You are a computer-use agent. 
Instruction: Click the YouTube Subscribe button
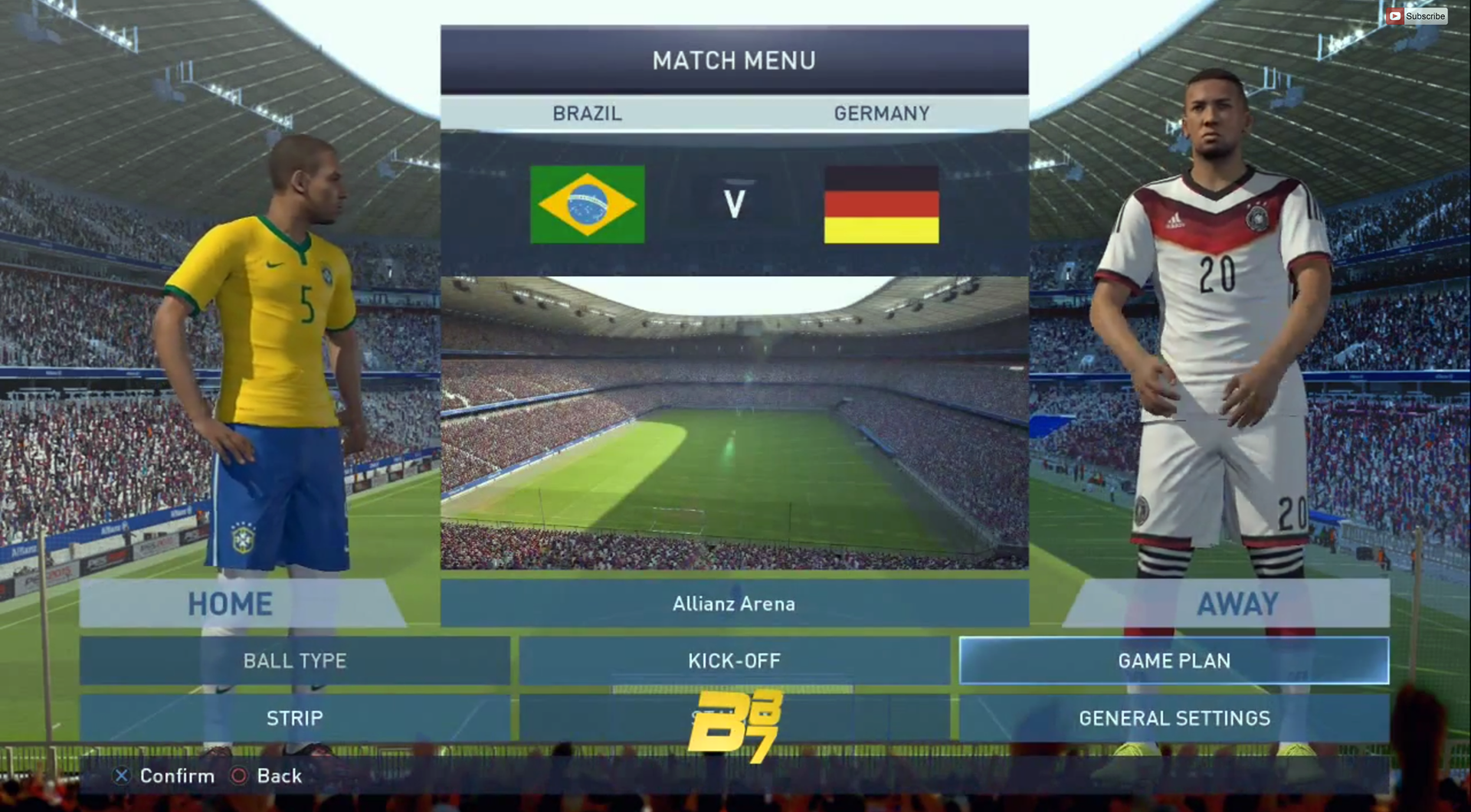coord(1417,16)
